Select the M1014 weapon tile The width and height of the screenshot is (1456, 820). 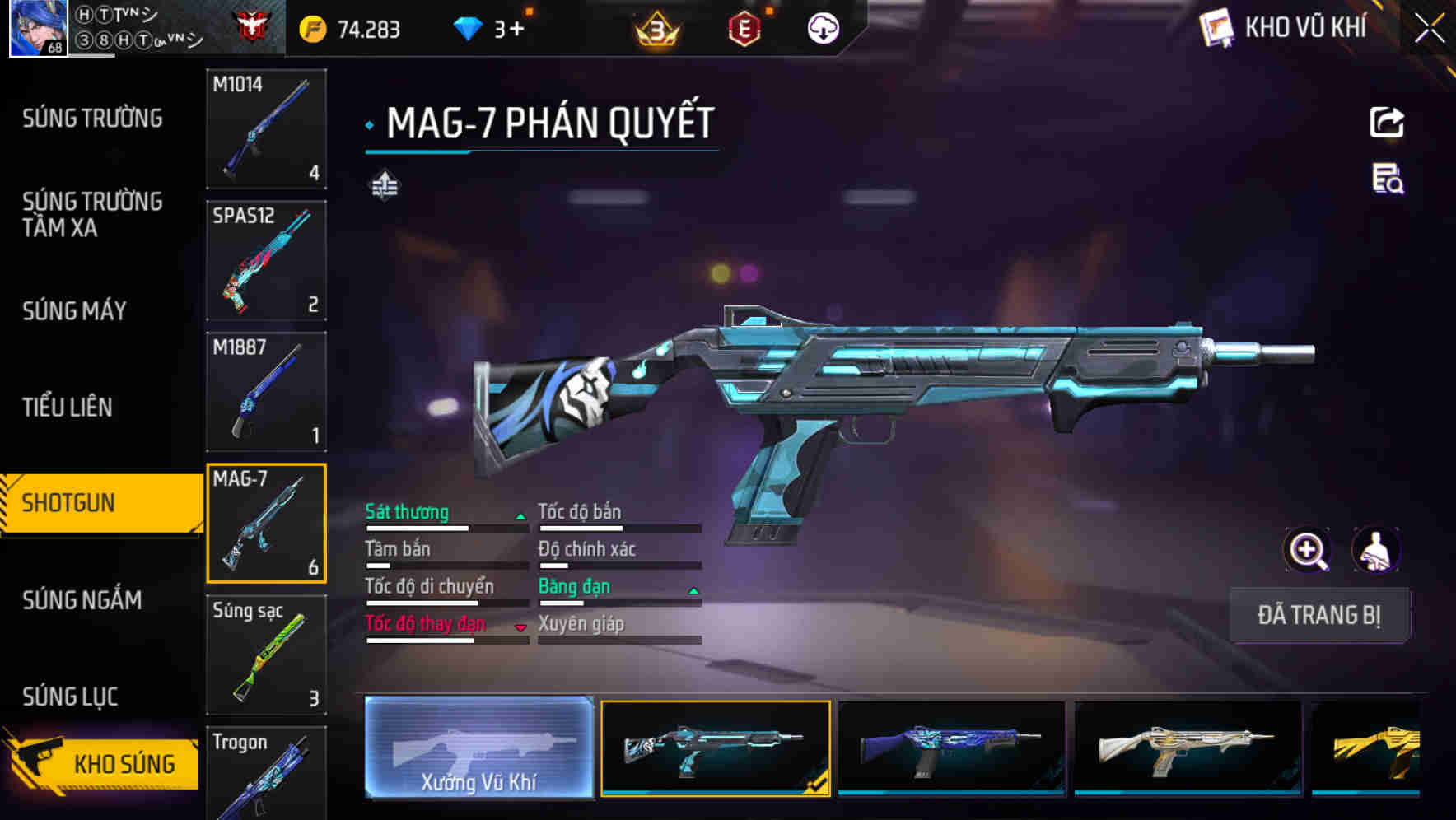point(266,128)
